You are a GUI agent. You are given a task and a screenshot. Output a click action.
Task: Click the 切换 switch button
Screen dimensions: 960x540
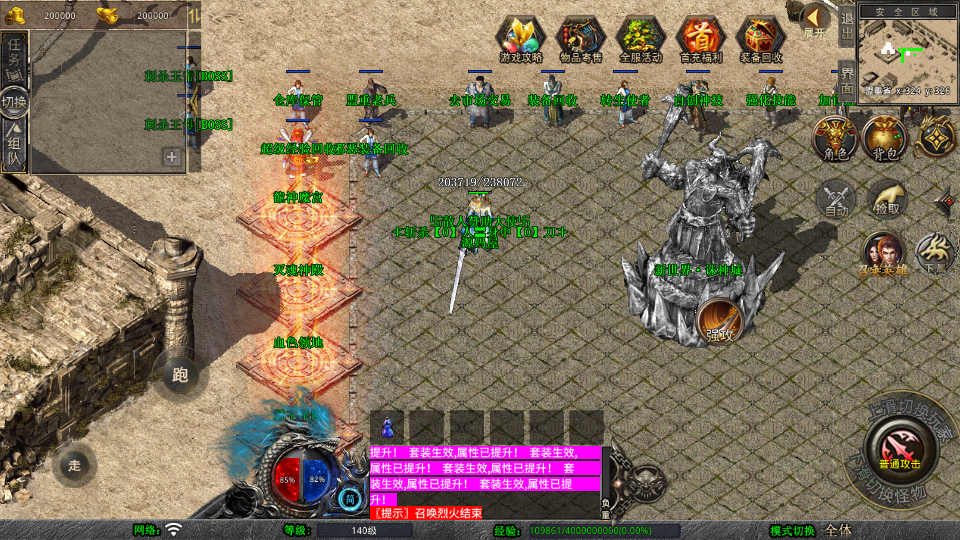(14, 101)
